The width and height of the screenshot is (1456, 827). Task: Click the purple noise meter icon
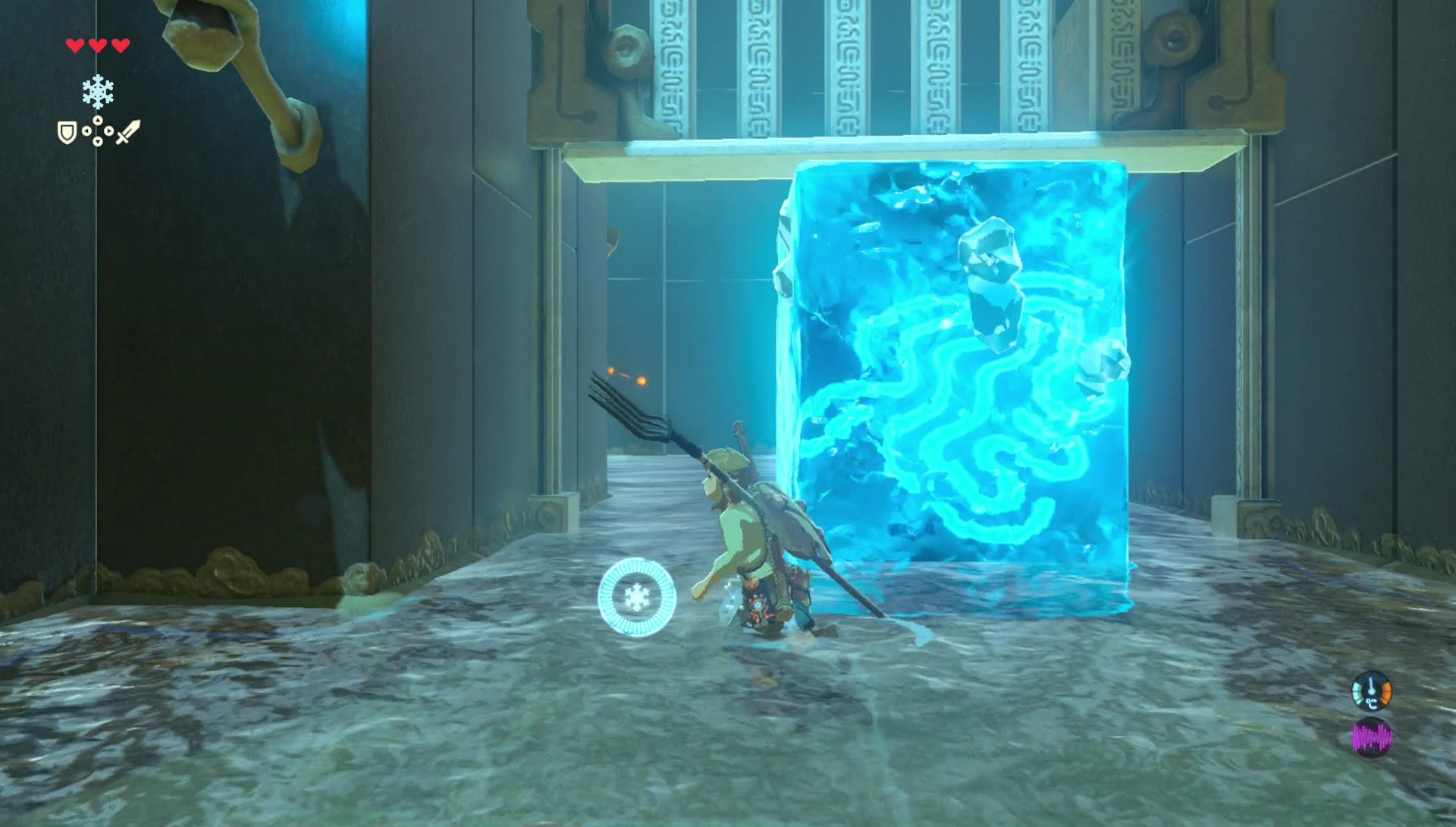1372,736
